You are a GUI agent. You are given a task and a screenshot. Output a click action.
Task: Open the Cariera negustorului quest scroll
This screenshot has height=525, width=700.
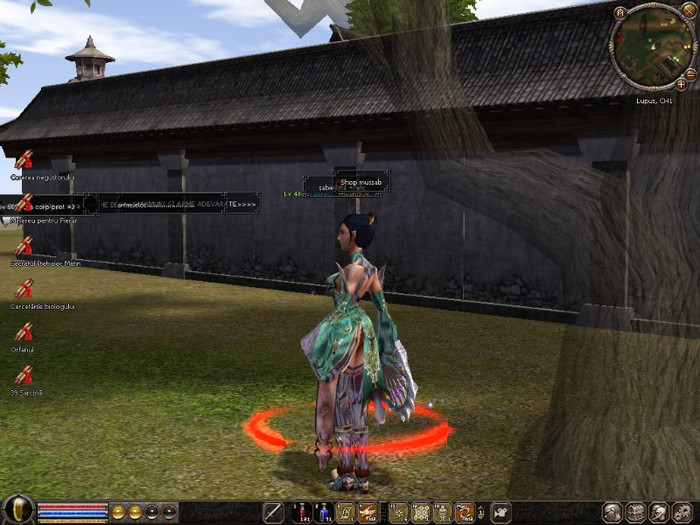tap(23, 160)
